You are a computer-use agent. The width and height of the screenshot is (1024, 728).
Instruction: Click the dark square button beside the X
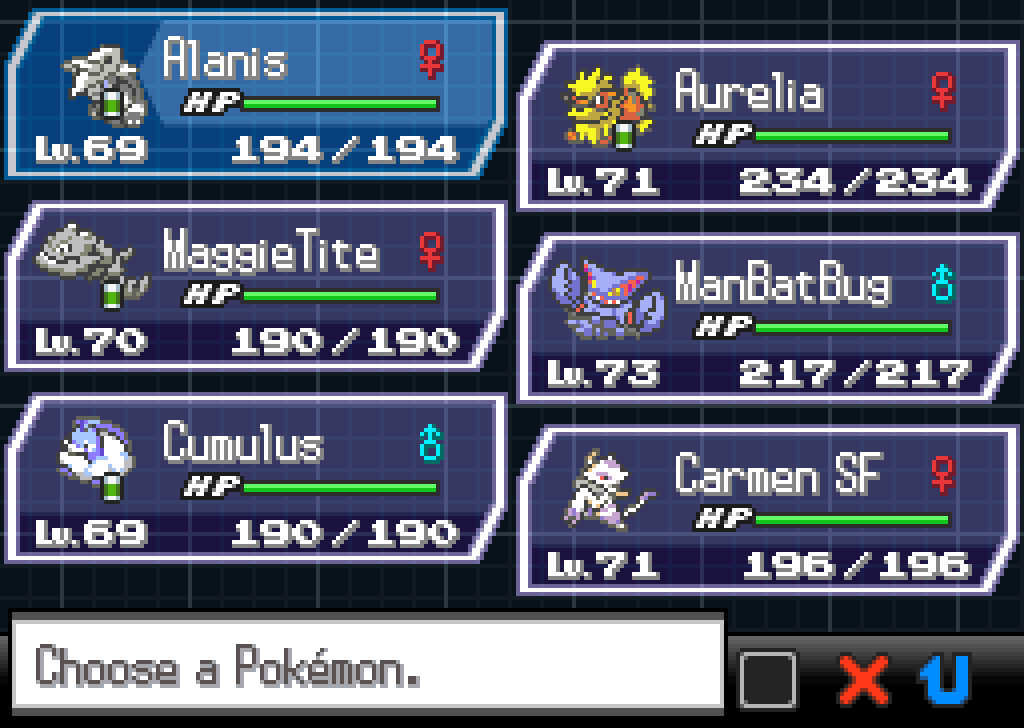(768, 680)
